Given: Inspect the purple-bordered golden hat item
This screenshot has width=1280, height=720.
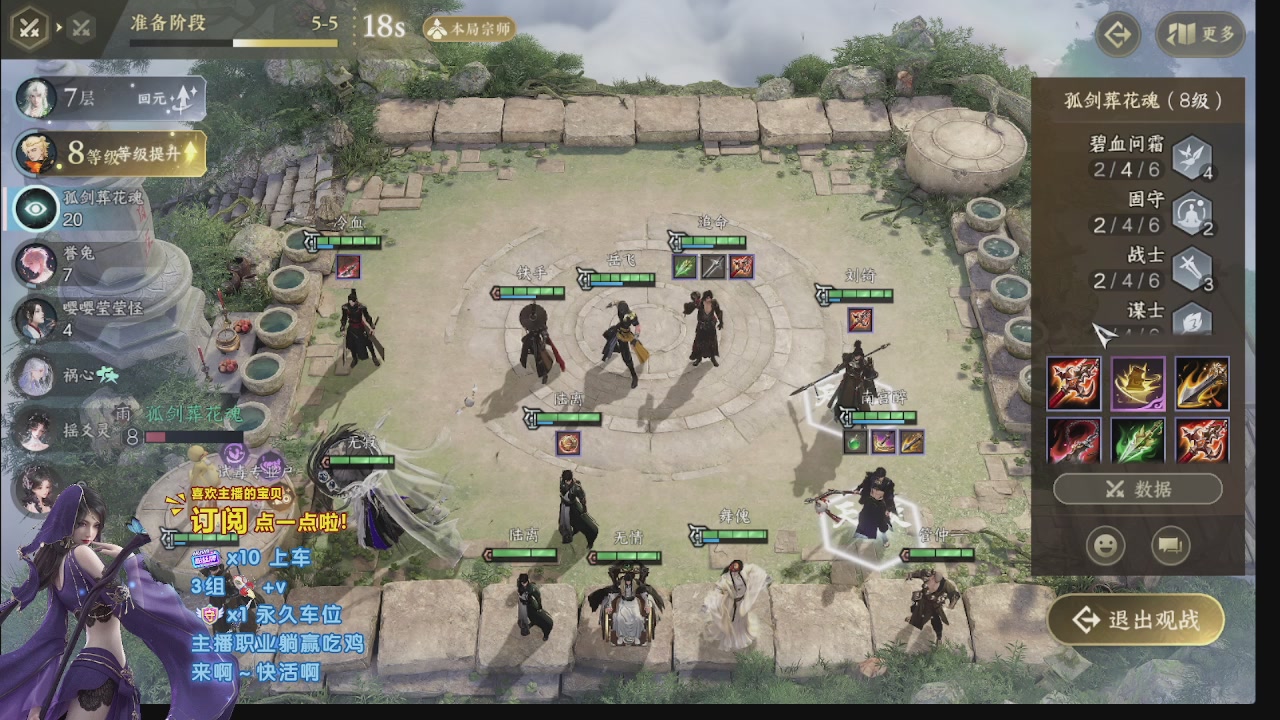Looking at the screenshot, I should (x=1137, y=384).
